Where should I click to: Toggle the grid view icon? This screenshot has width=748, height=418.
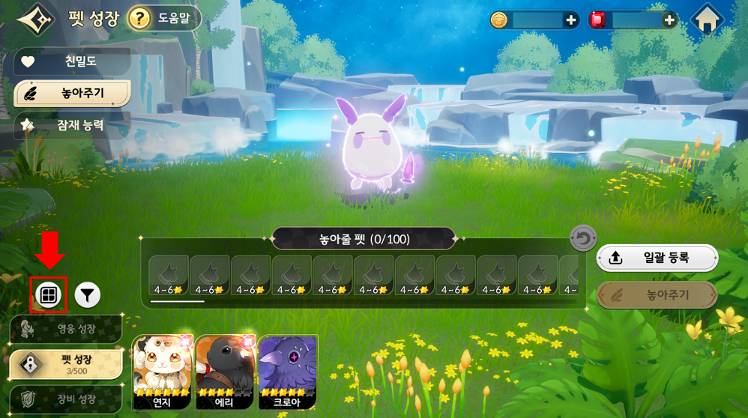[x=48, y=294]
